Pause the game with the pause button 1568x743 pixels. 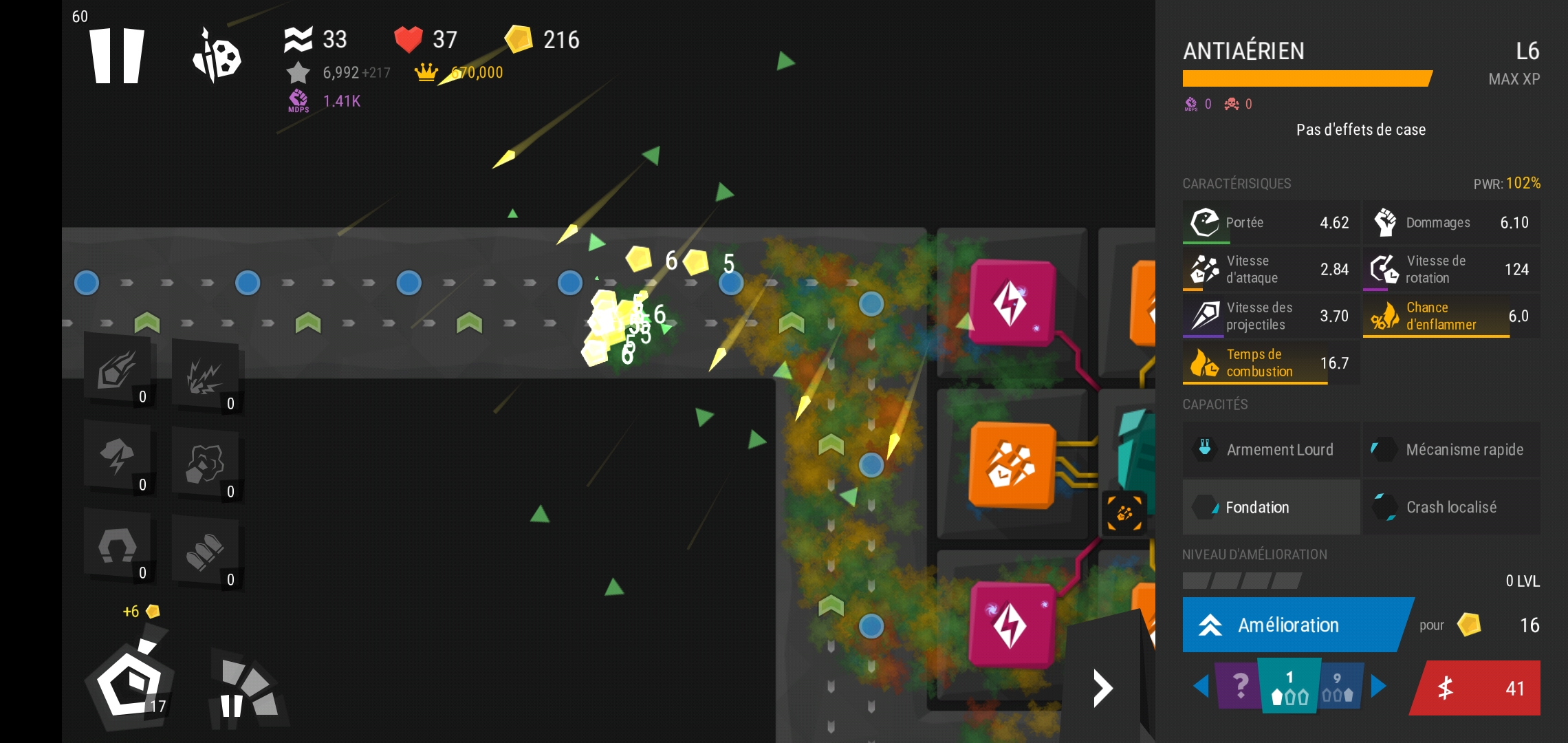[x=117, y=55]
